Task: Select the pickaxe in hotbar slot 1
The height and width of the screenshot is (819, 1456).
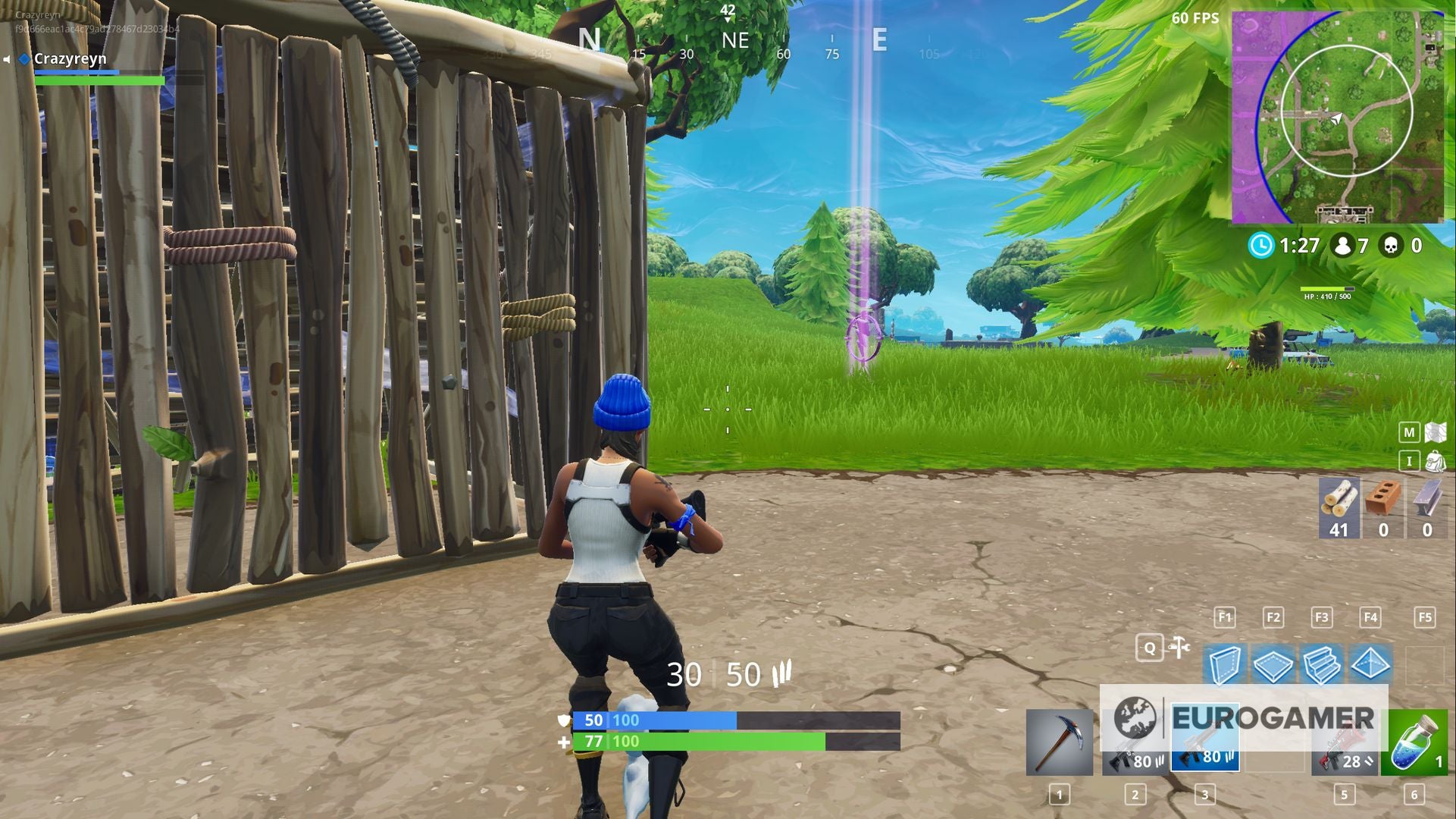Action: [x=1060, y=743]
